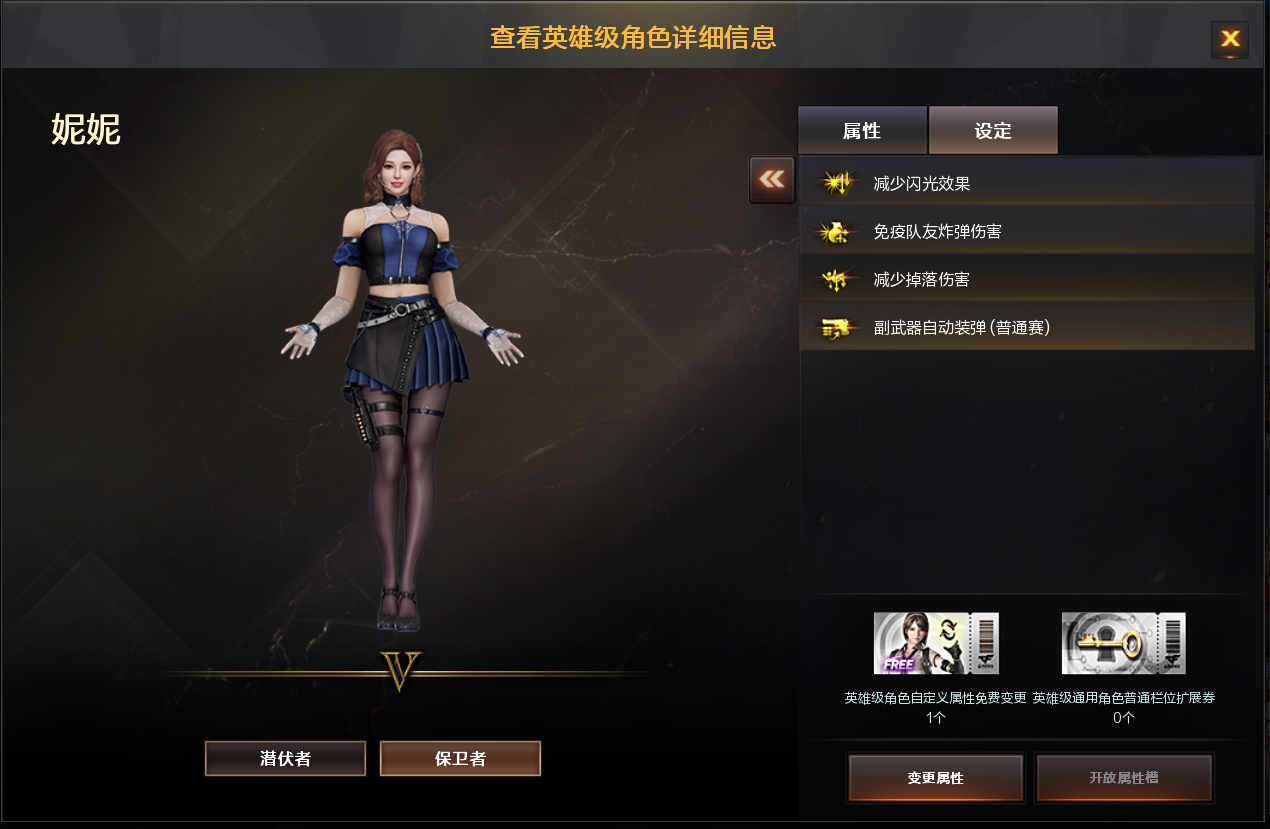Collapse panel with the double-arrow button
This screenshot has width=1270, height=829.
tap(771, 179)
